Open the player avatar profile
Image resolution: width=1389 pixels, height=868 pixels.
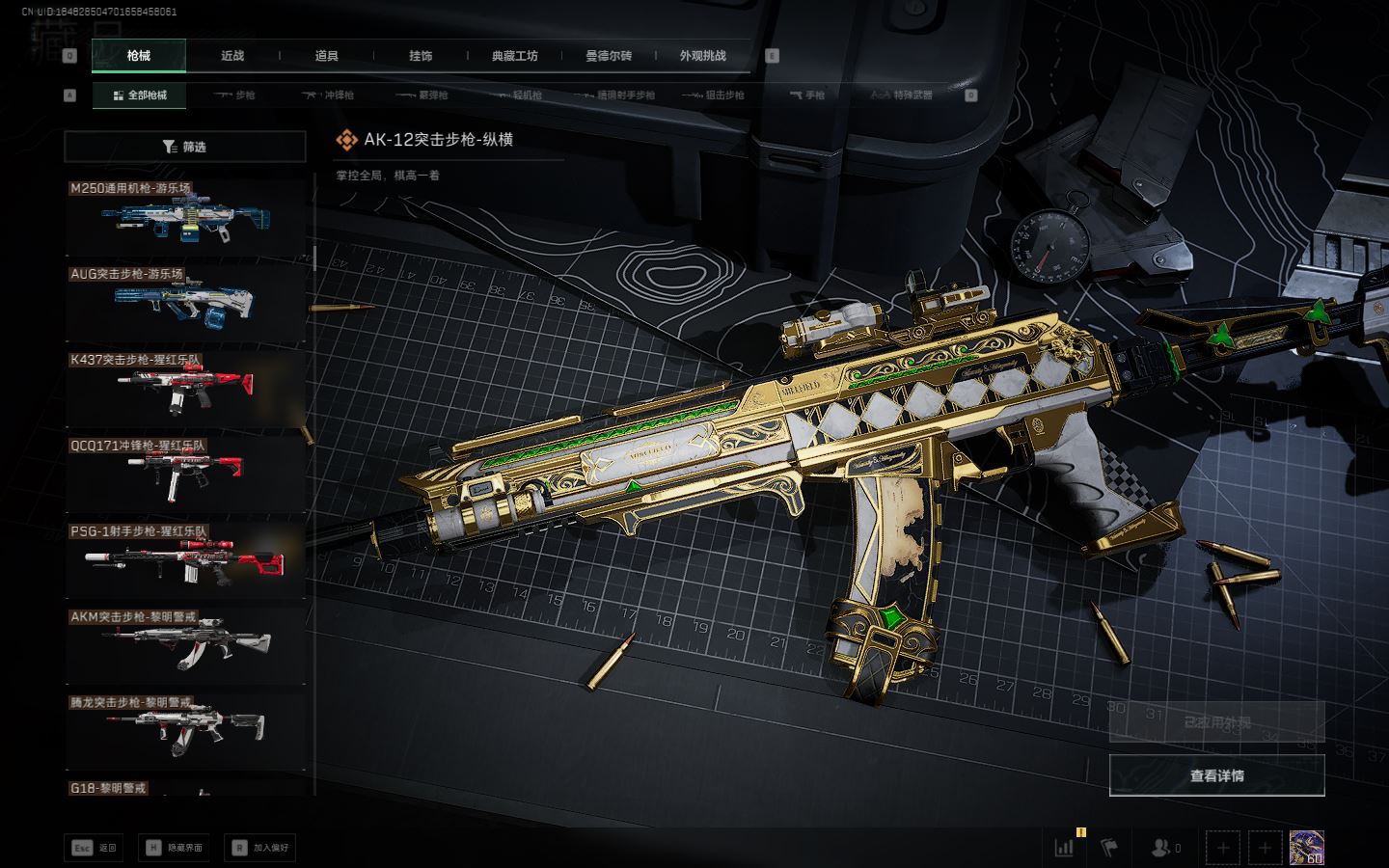[x=1306, y=848]
